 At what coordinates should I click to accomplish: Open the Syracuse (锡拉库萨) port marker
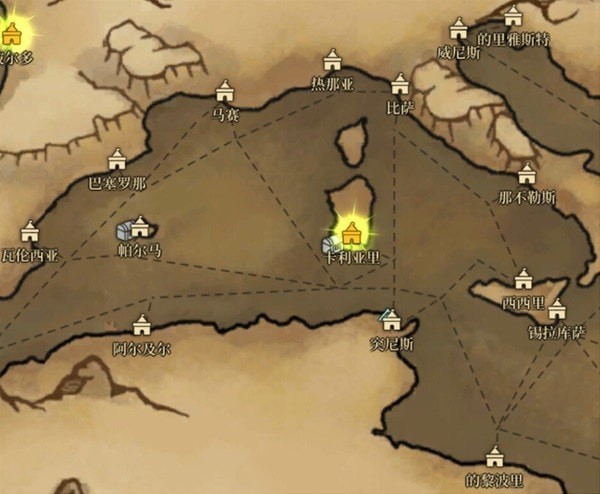coord(557,309)
